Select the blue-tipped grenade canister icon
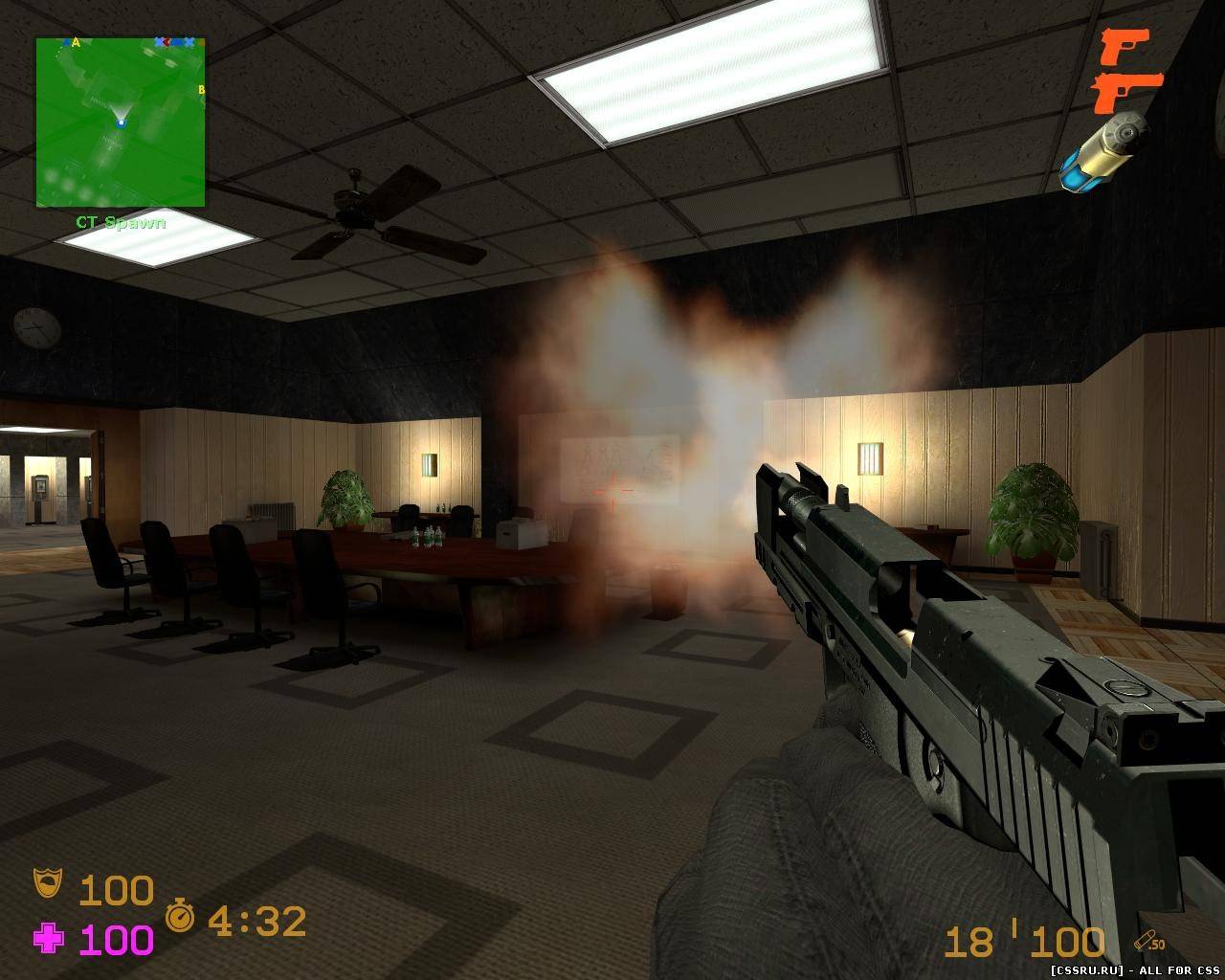Viewport: 1225px width, 980px height. [x=1103, y=150]
